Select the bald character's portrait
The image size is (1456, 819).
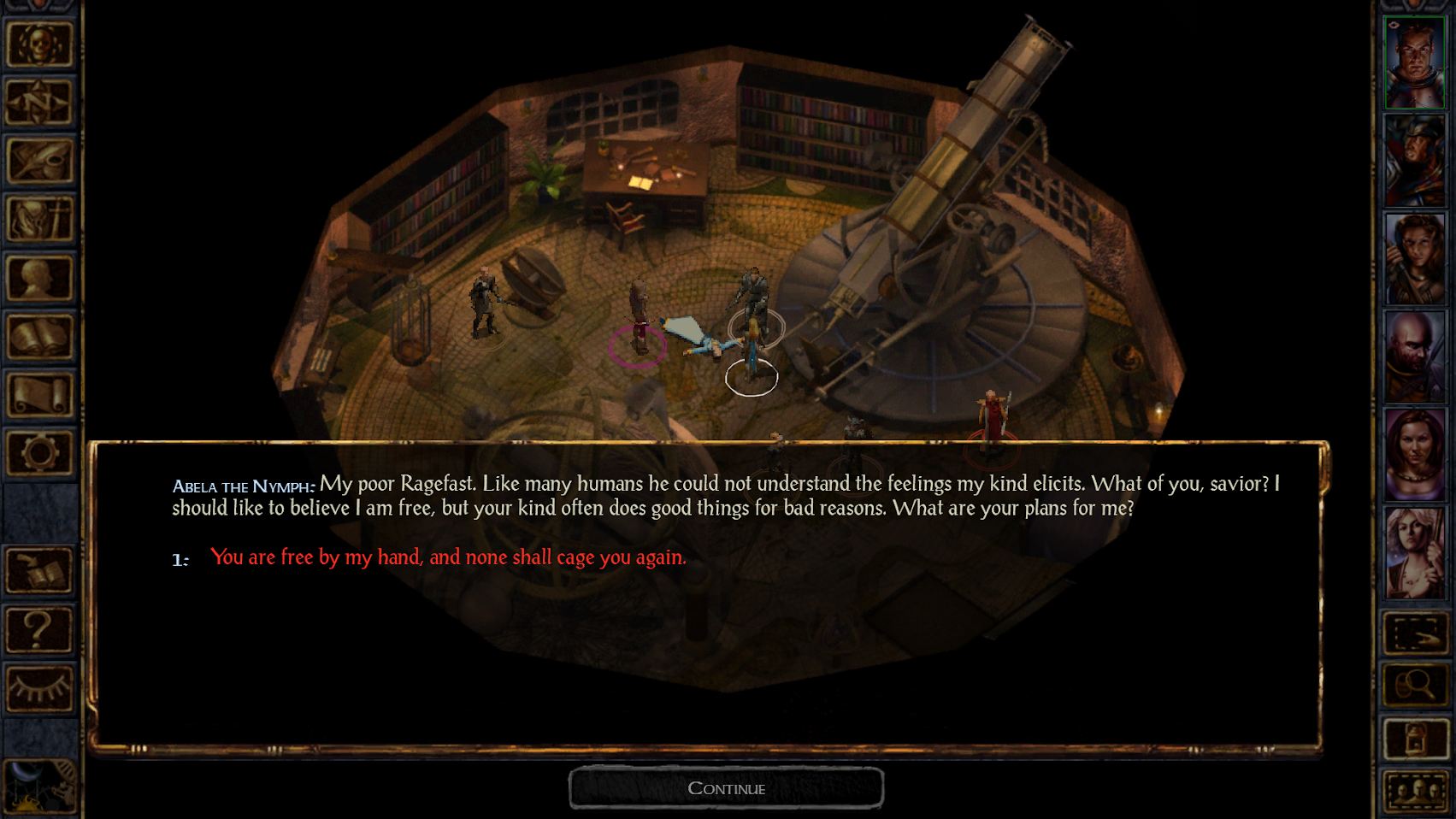(1415, 355)
